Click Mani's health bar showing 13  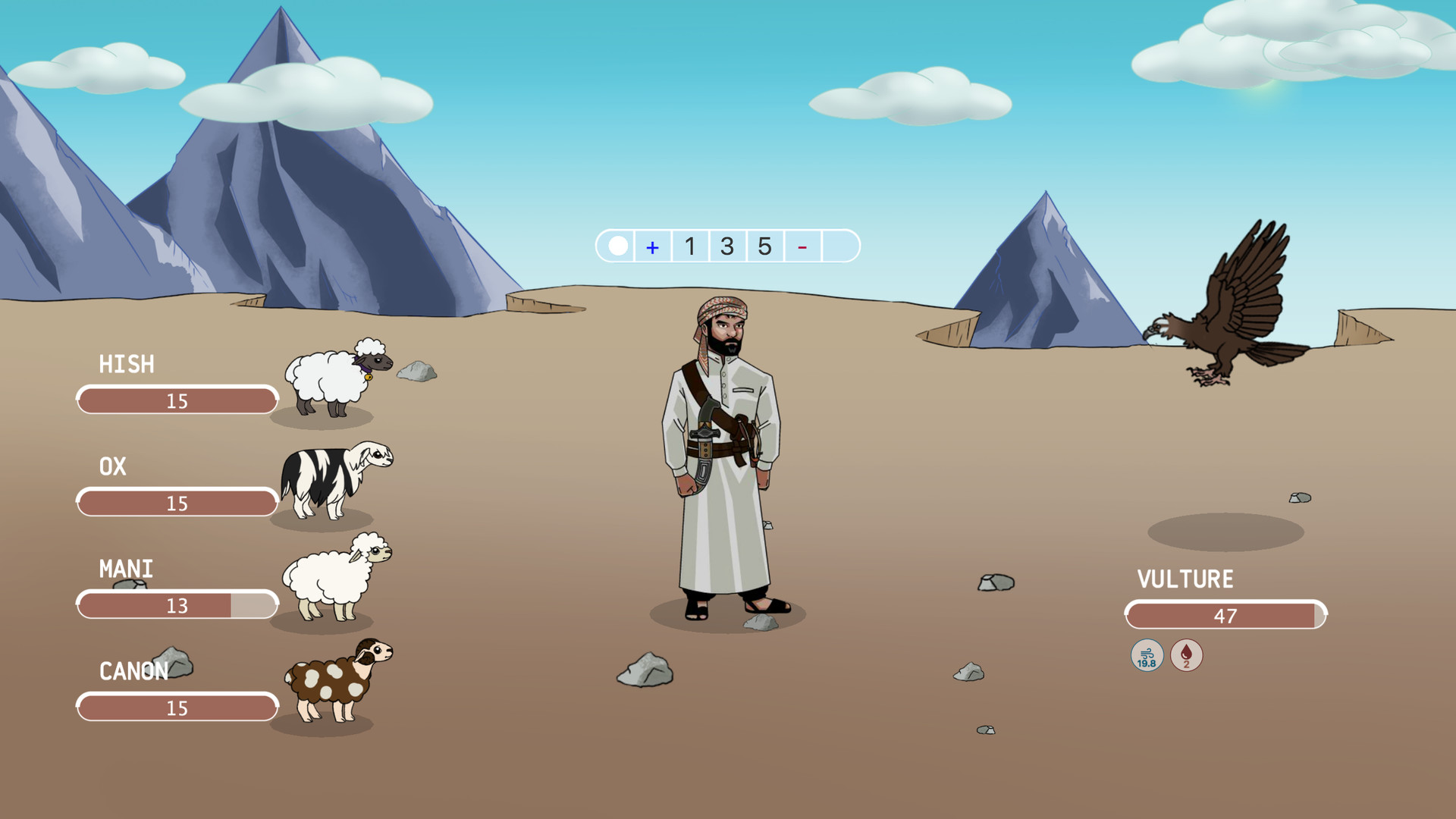(176, 604)
